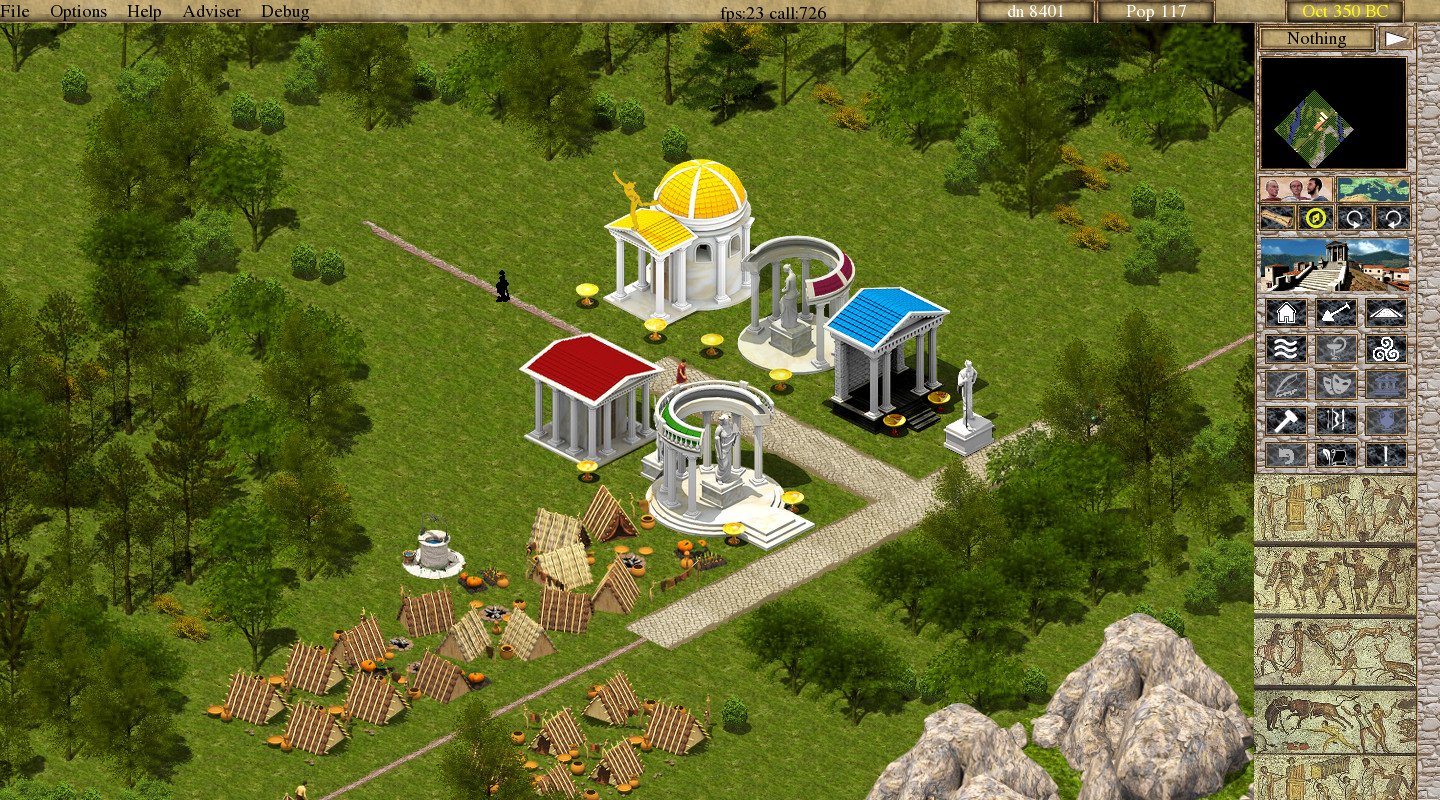Open the Options menu
This screenshot has width=1440, height=800.
(x=79, y=11)
